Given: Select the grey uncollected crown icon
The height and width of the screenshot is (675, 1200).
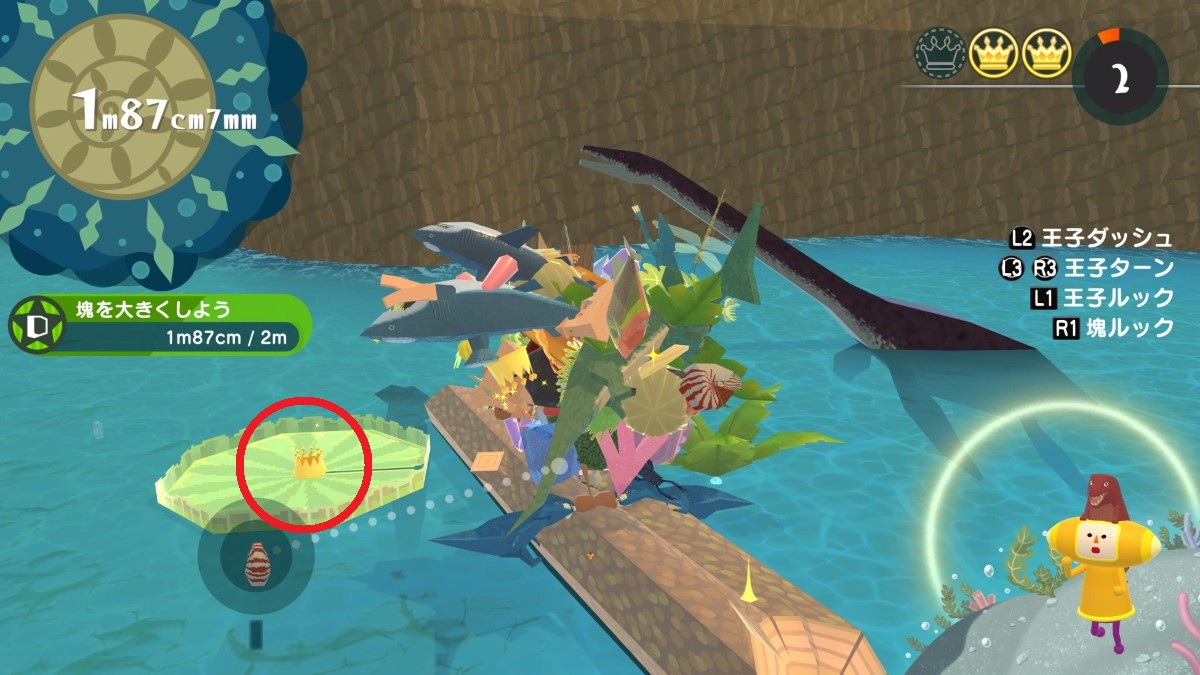Looking at the screenshot, I should click(940, 53).
